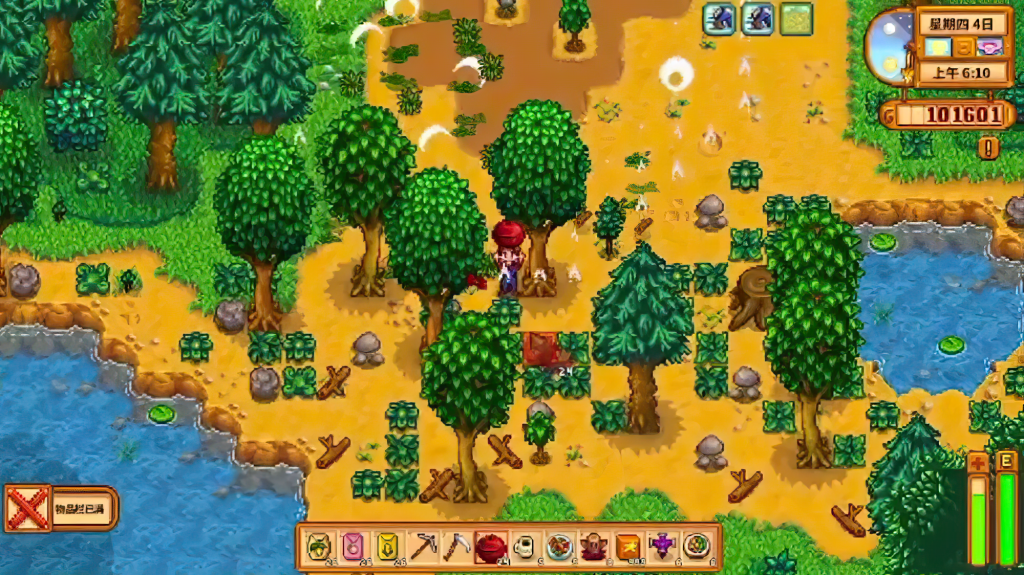Select the salad bowl hotbar slot
The height and width of the screenshot is (575, 1024).
(697, 546)
